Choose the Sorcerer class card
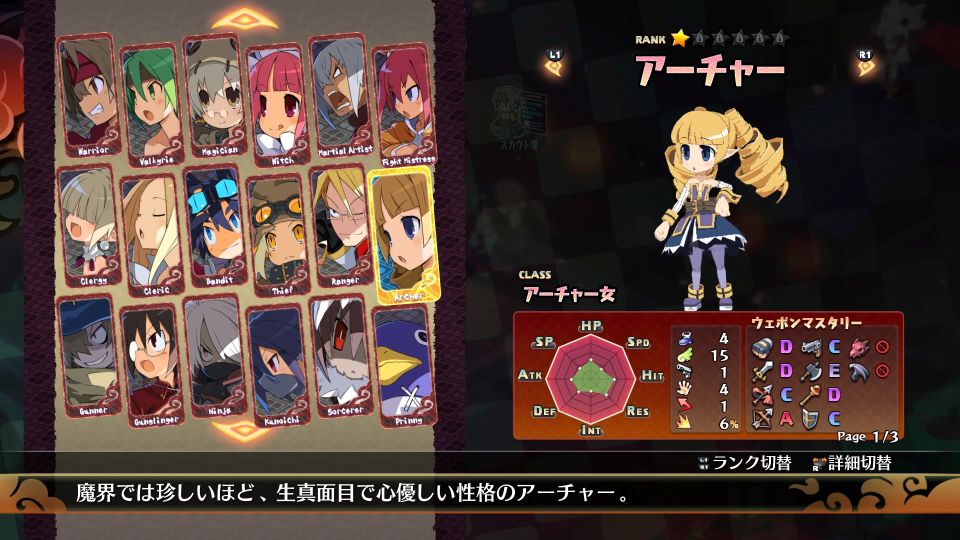 tap(340, 357)
